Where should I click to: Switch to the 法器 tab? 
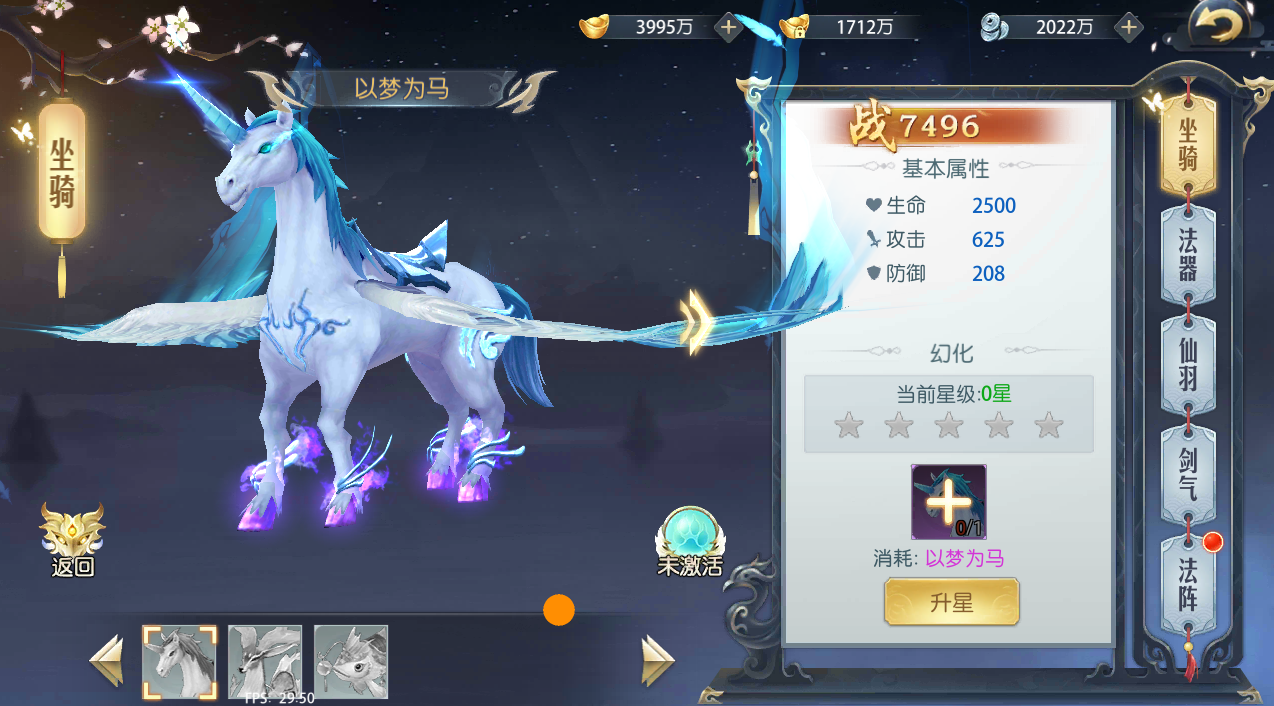pos(1187,254)
